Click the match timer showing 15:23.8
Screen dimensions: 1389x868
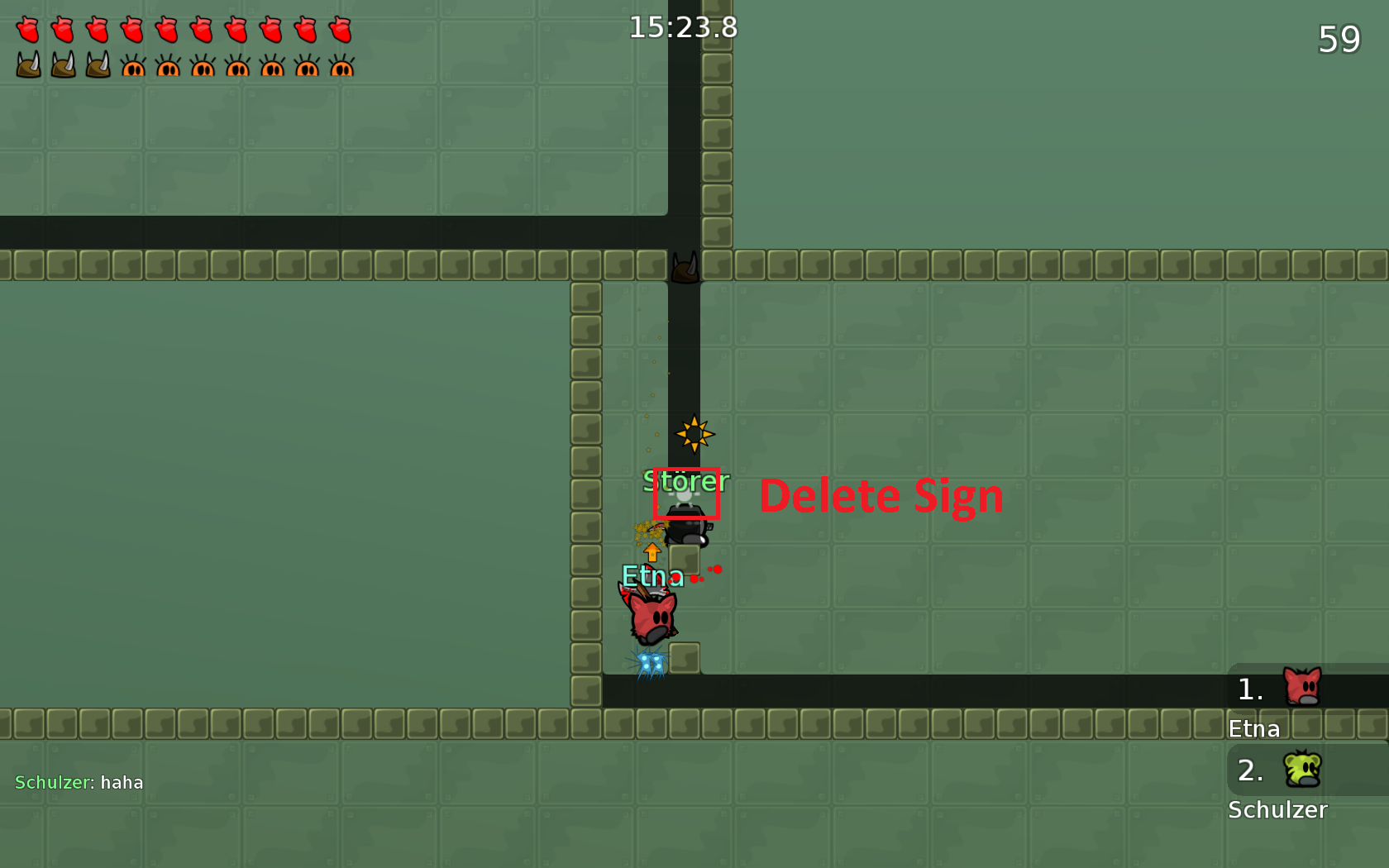[684, 27]
